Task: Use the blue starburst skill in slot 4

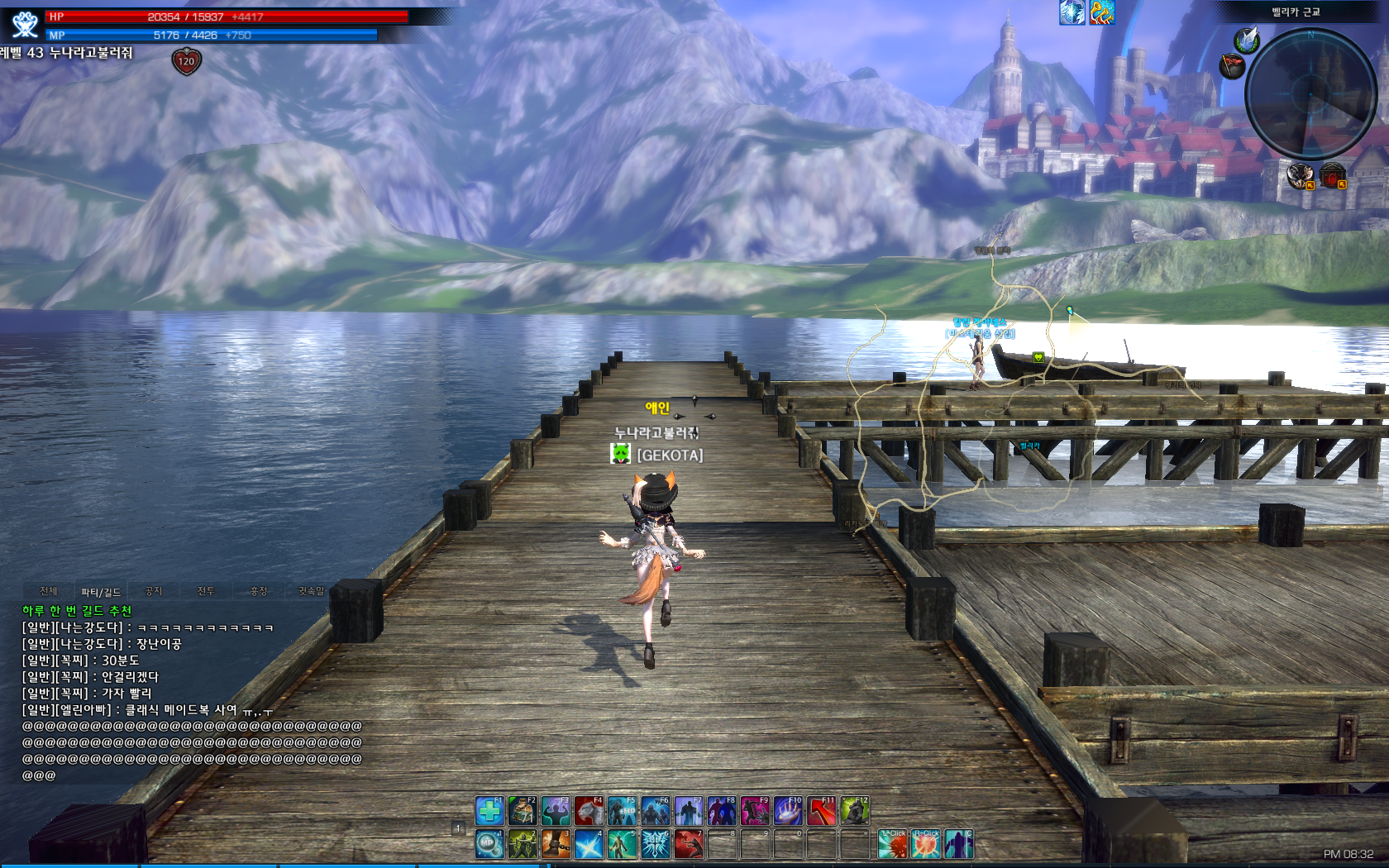Action: tap(589, 844)
